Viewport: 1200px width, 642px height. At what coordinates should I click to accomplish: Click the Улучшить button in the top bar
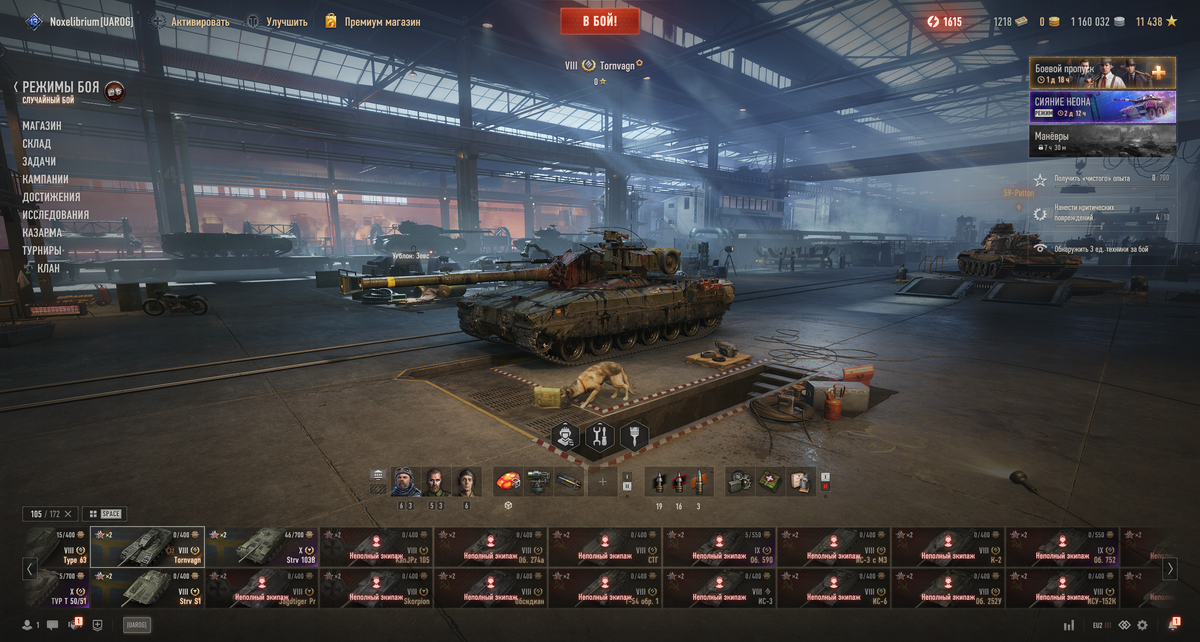point(286,22)
